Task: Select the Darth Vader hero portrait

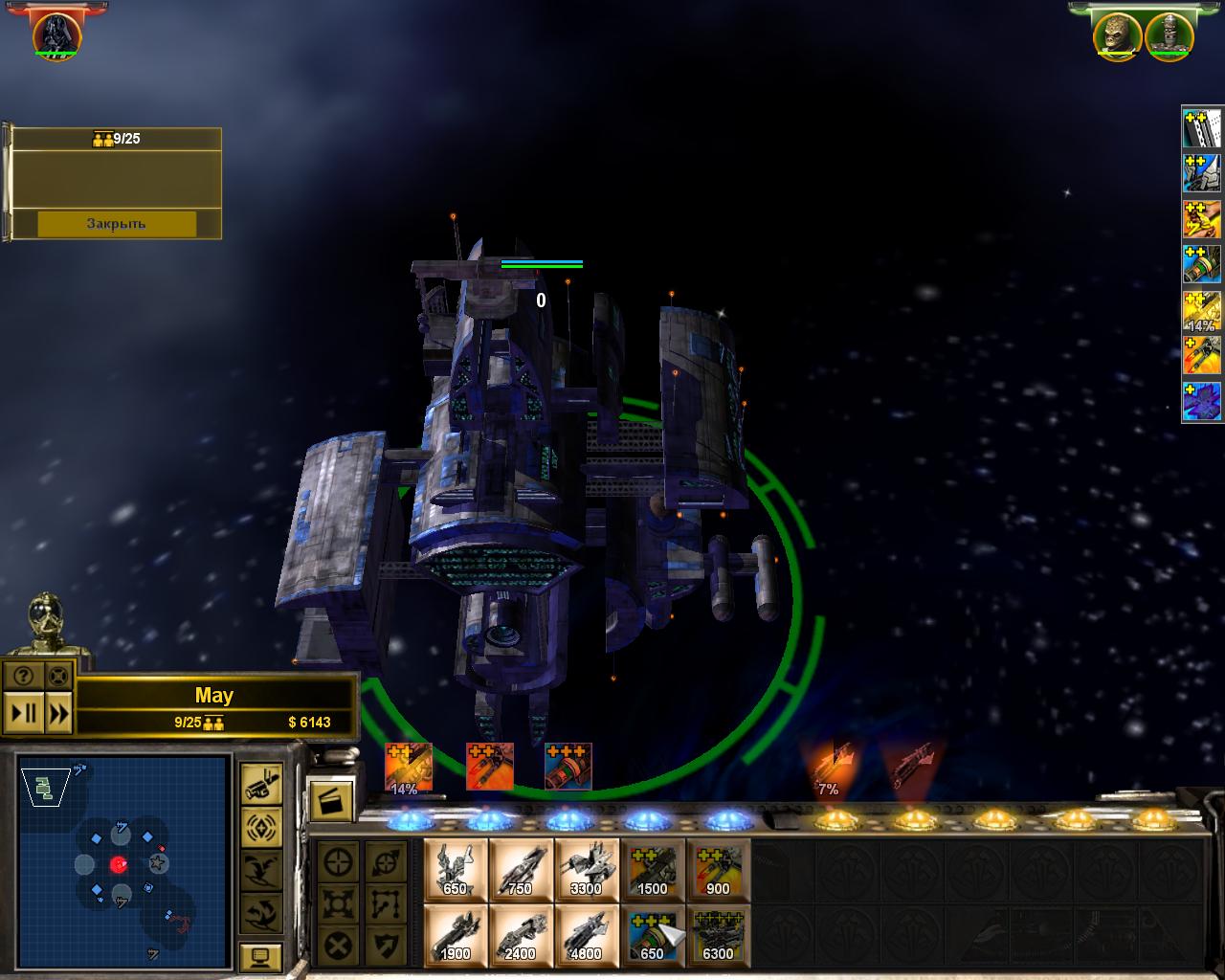Action: [56, 34]
